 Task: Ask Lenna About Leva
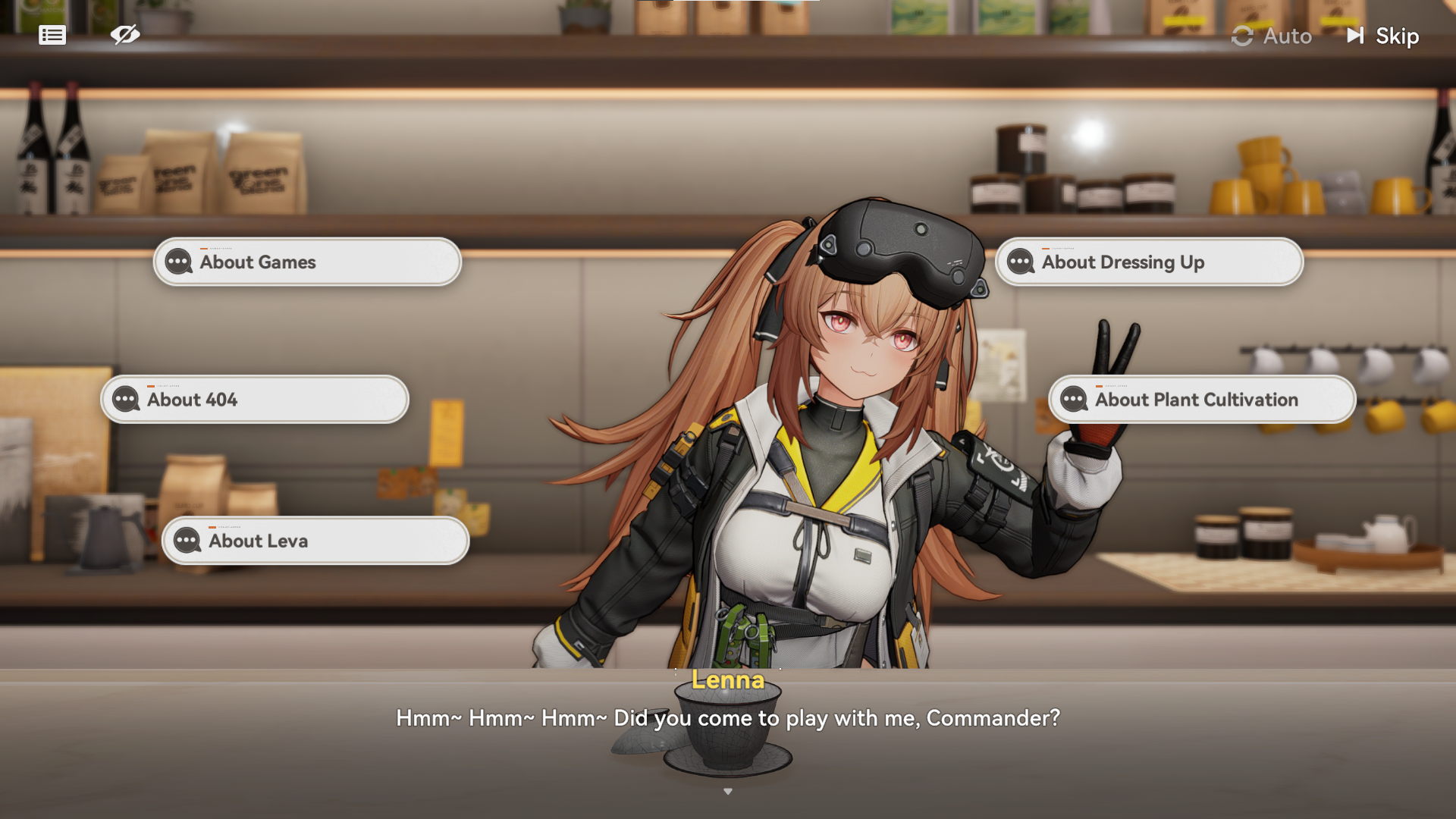point(315,541)
